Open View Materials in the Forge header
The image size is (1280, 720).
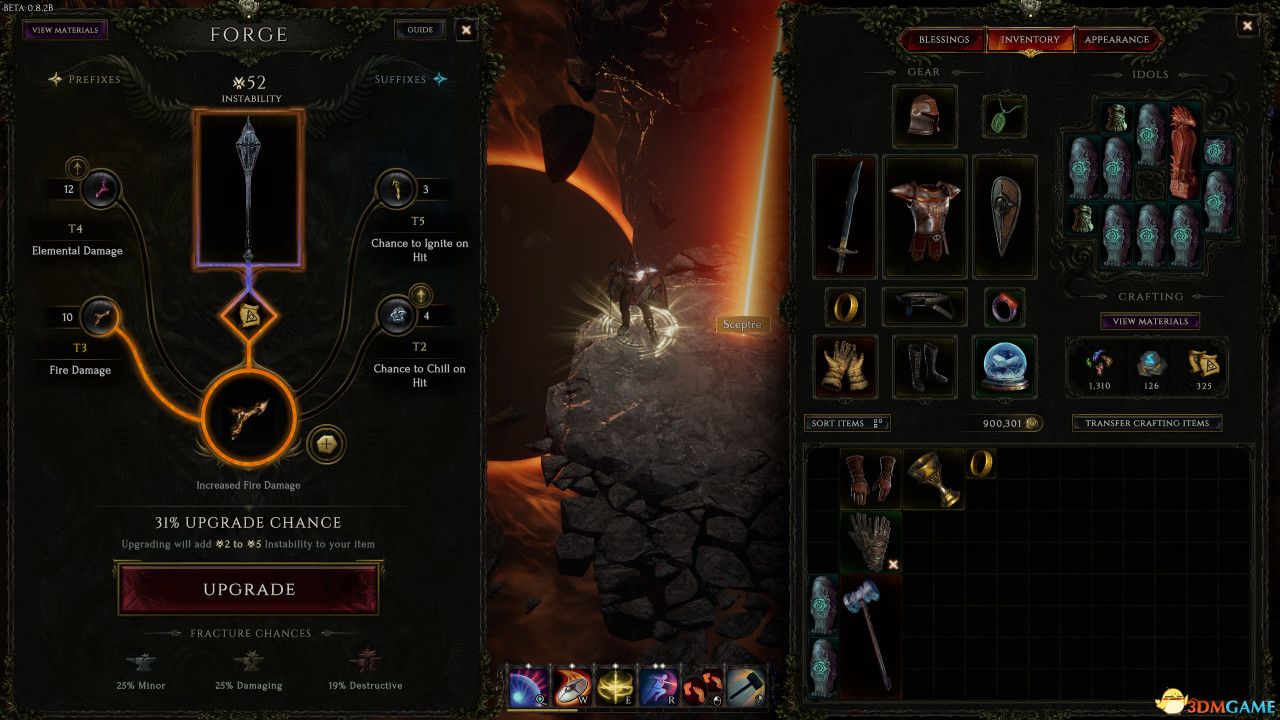[x=65, y=30]
